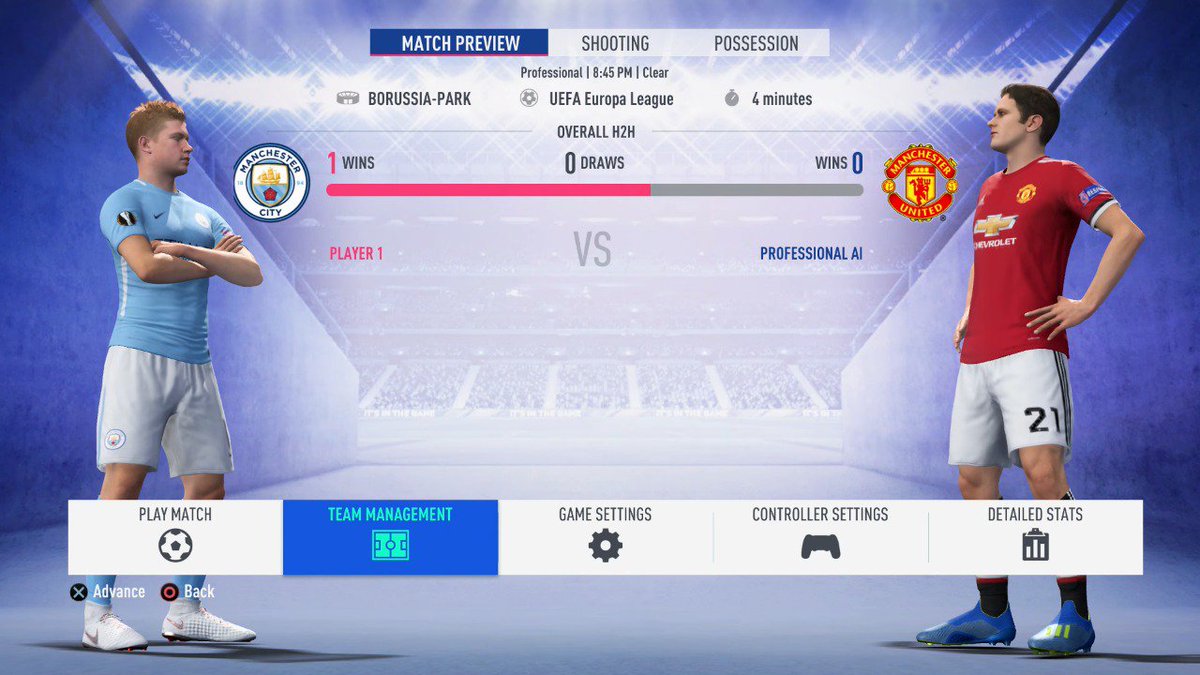Viewport: 1200px width, 675px height.
Task: Switch to the Shooting tab
Action: [615, 43]
